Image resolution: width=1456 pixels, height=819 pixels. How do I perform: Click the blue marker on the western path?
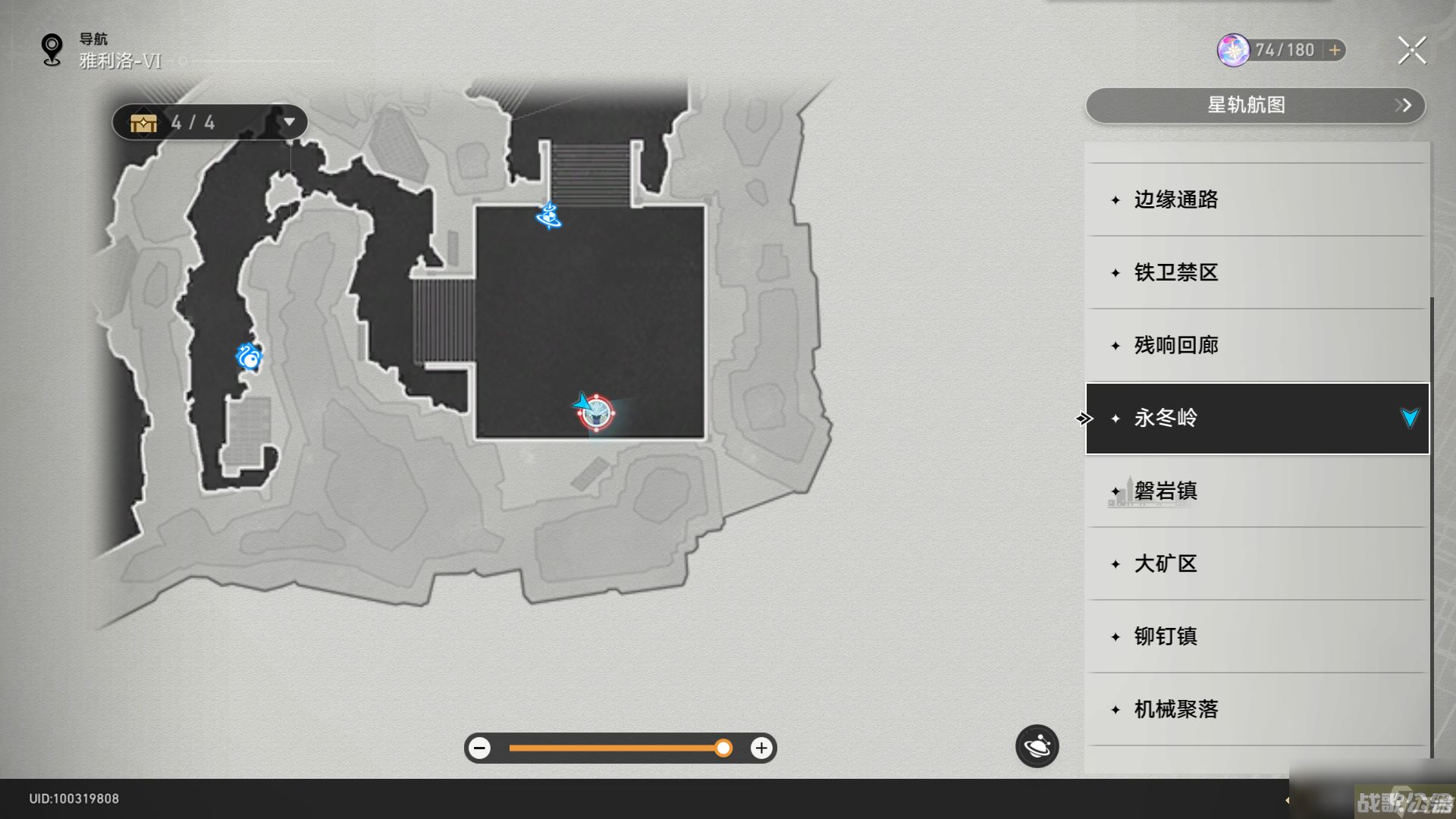pos(249,356)
